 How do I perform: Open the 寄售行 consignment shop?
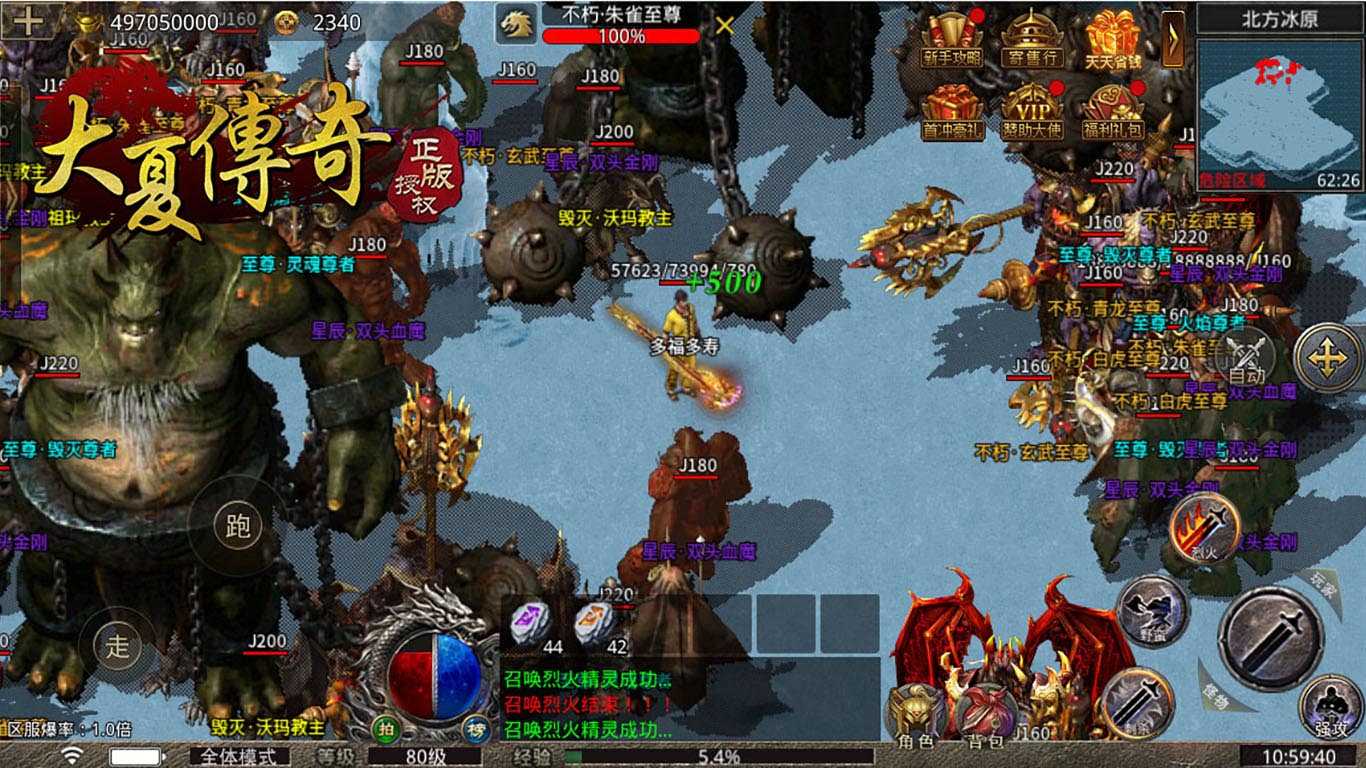tap(1032, 40)
